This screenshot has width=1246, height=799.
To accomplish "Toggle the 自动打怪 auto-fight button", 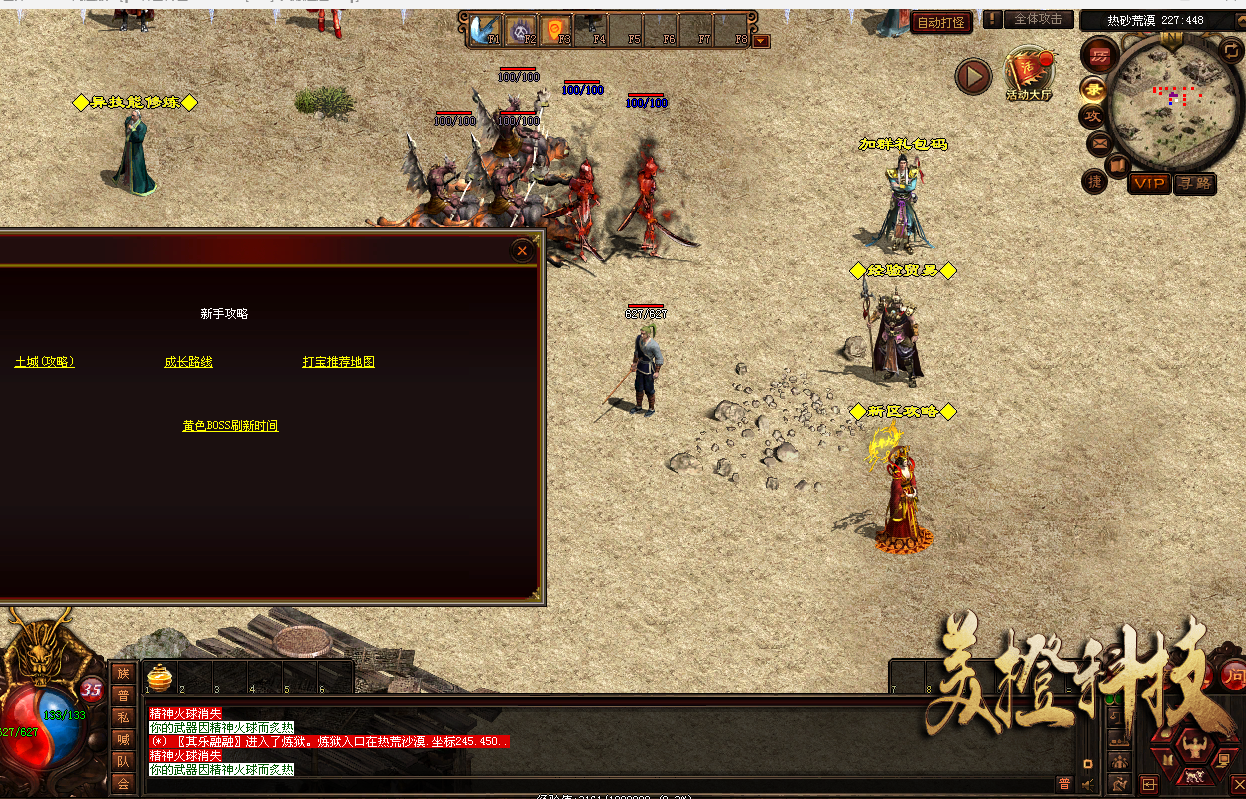I will [941, 22].
